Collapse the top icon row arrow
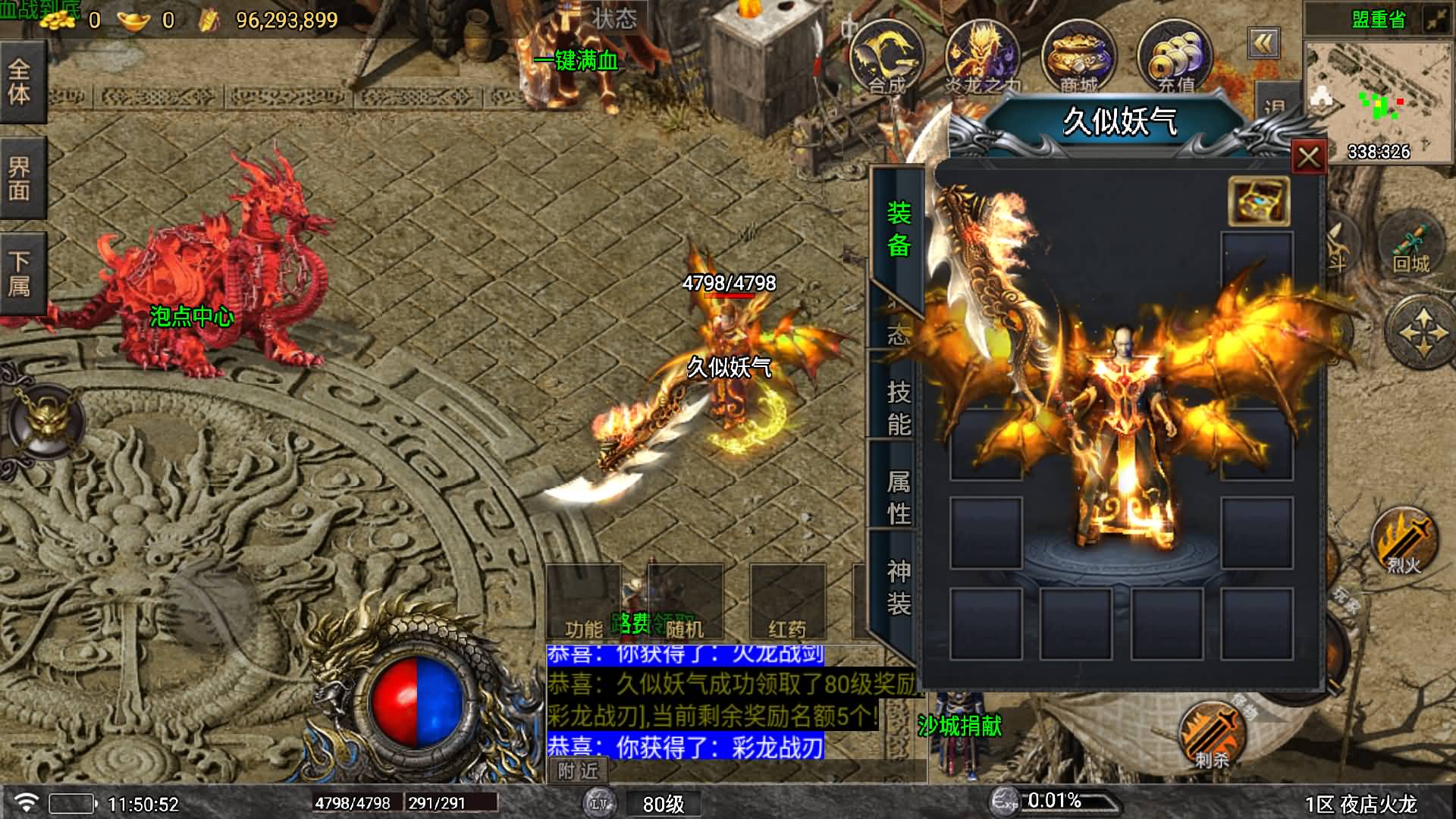 tap(1263, 44)
